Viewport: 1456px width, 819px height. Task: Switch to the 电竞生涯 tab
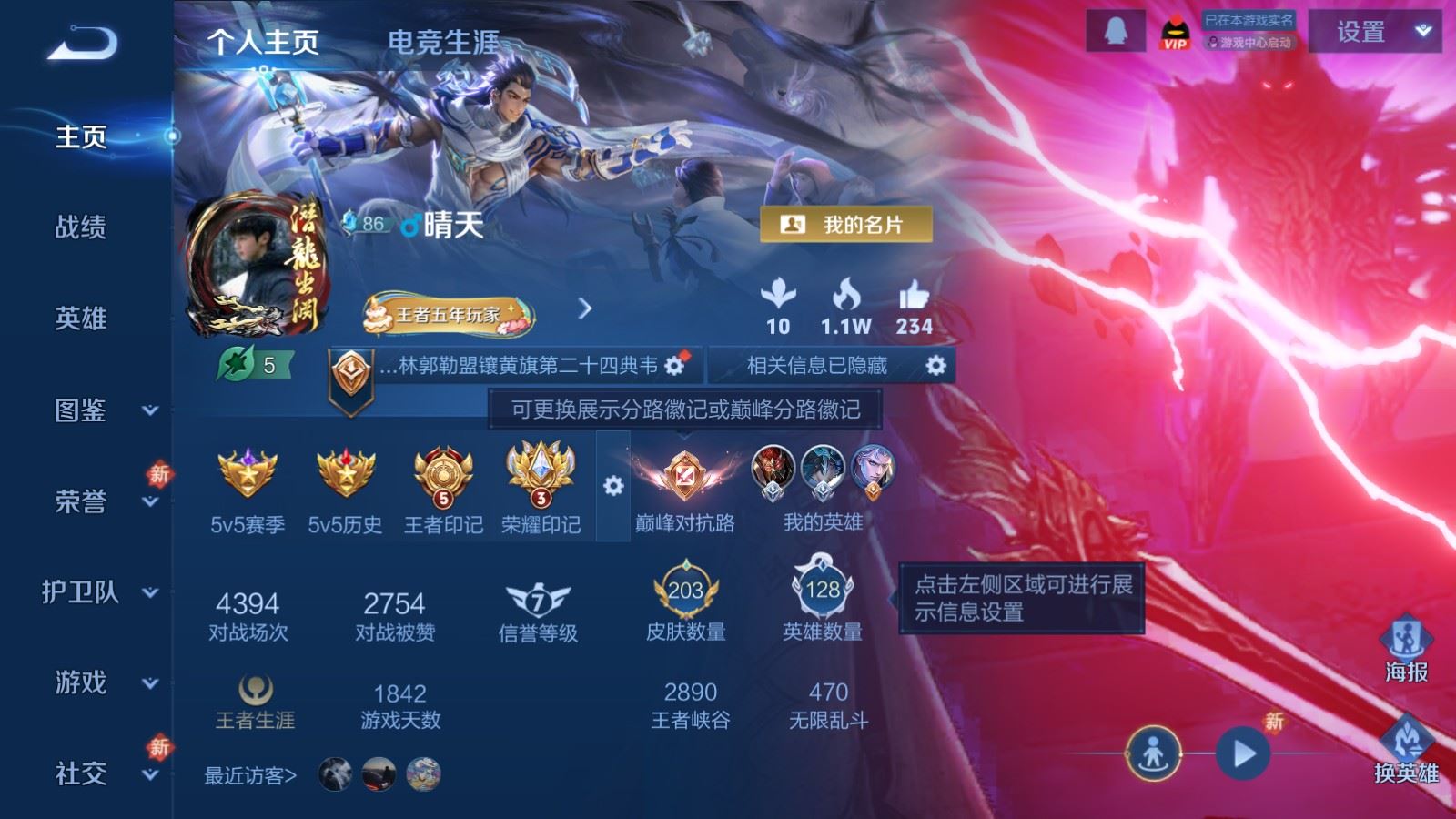(440, 41)
